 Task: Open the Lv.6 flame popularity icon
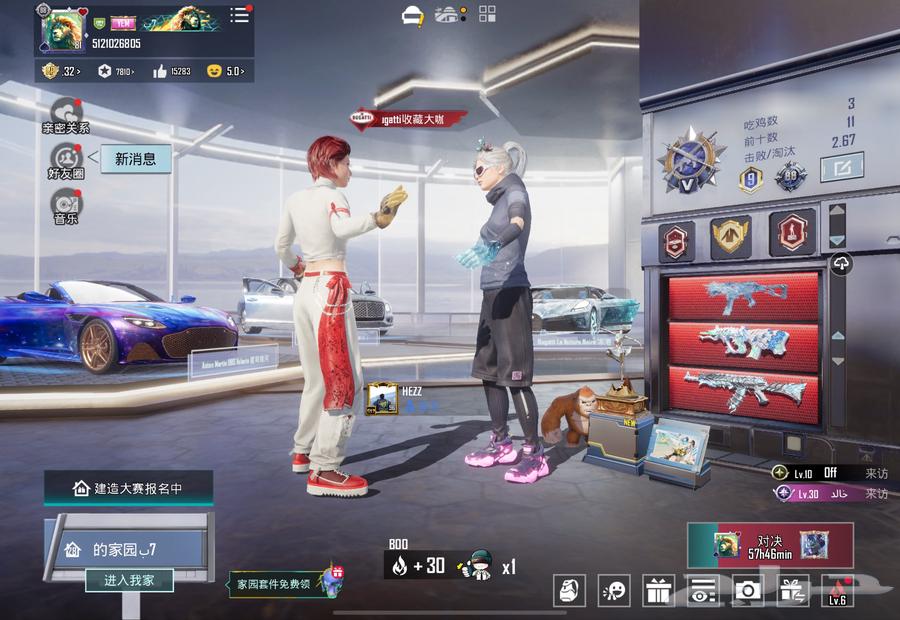pos(837,591)
